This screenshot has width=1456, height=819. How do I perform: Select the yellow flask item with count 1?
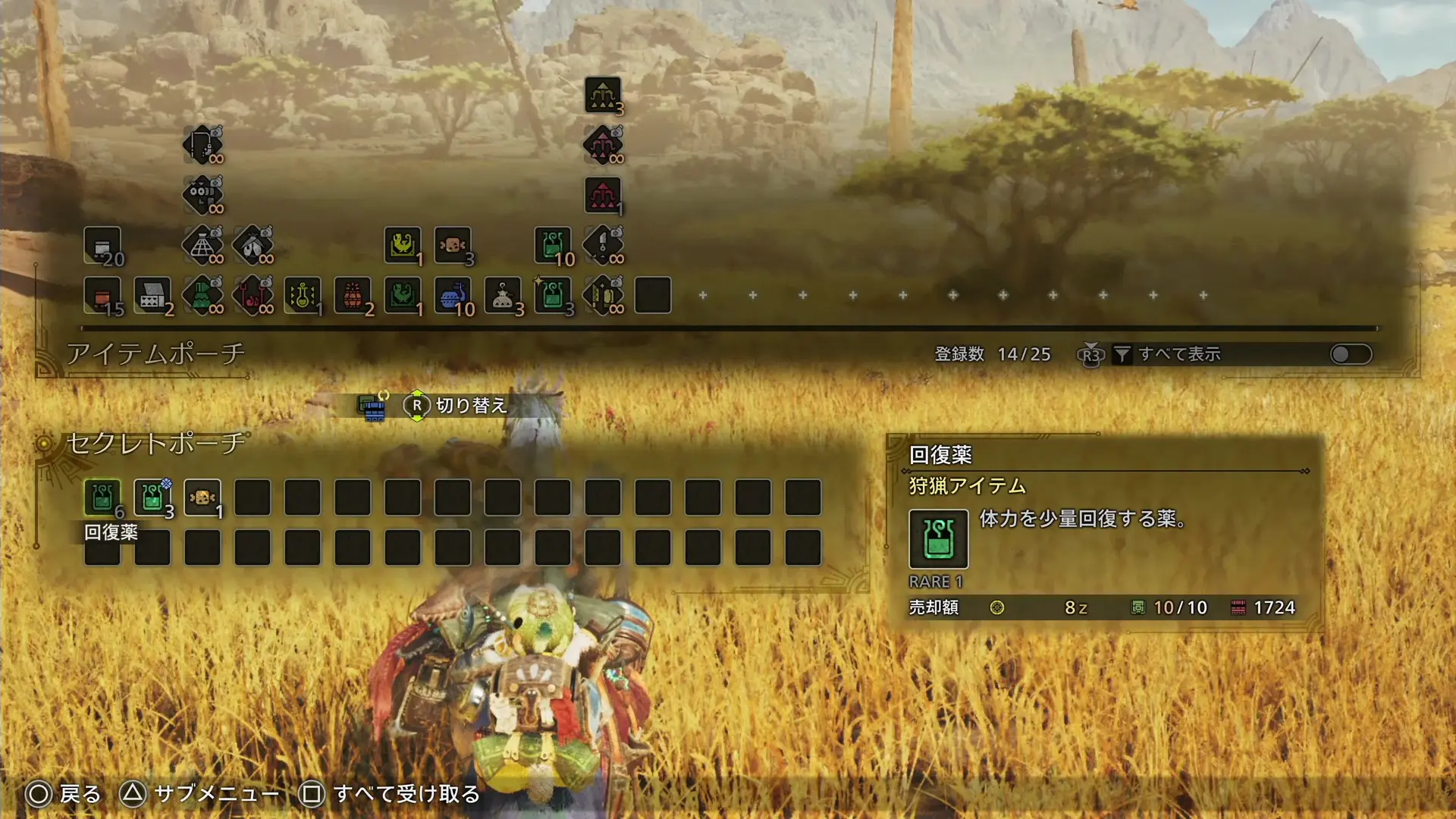tap(303, 295)
